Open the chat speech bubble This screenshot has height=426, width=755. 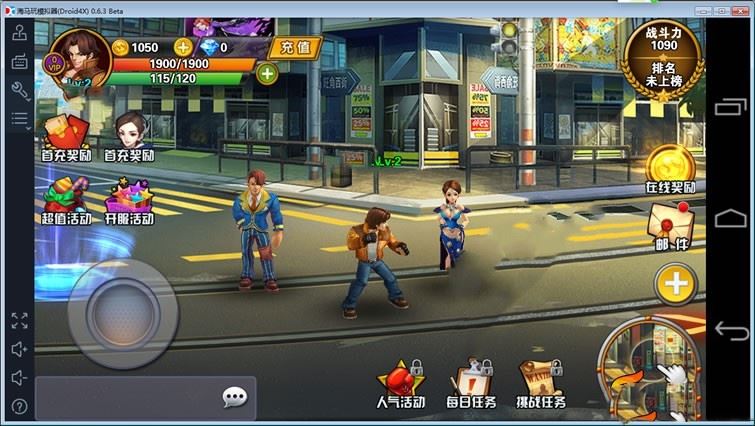[x=234, y=398]
